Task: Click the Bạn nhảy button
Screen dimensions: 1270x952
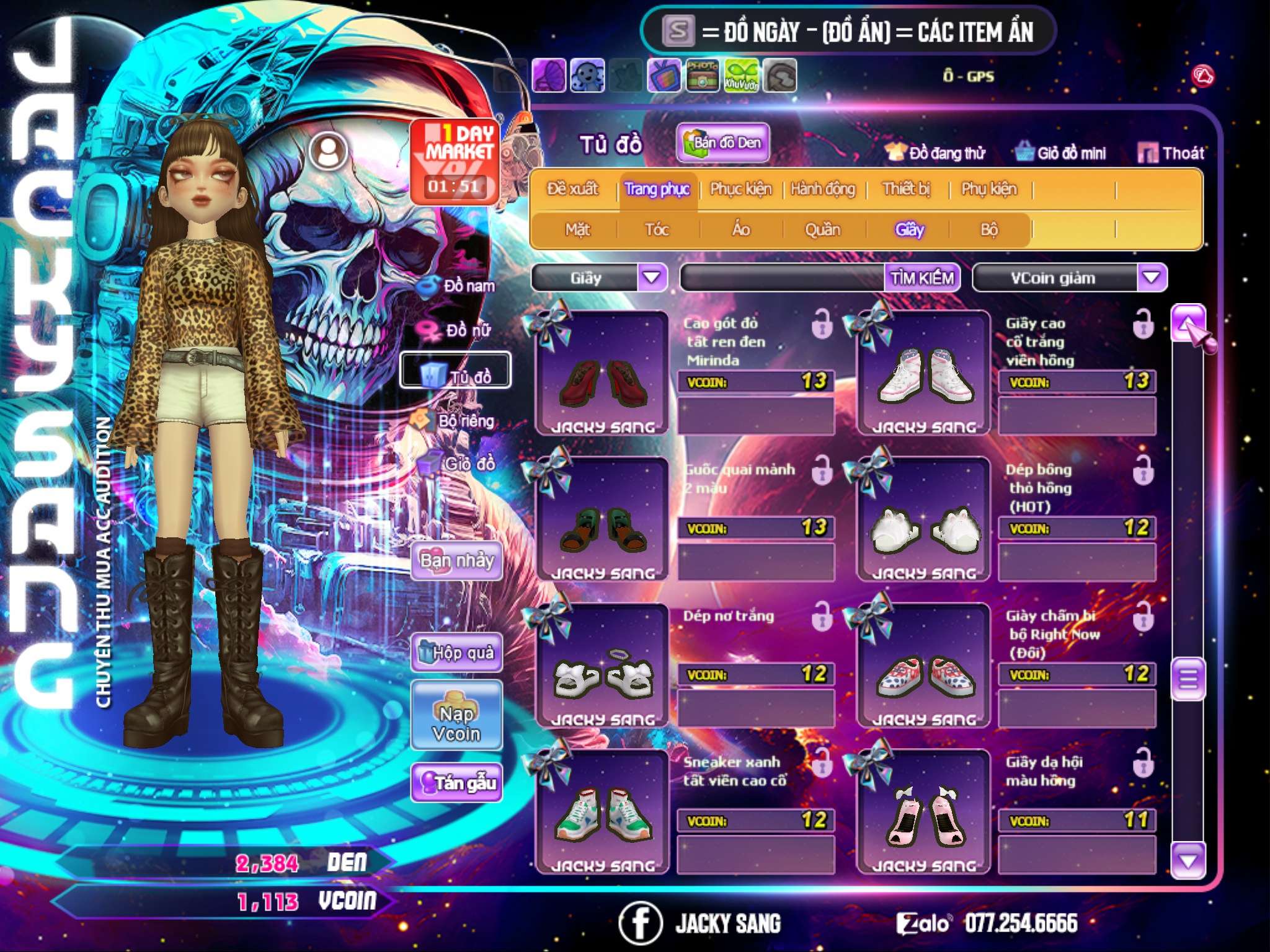Action: [x=457, y=561]
